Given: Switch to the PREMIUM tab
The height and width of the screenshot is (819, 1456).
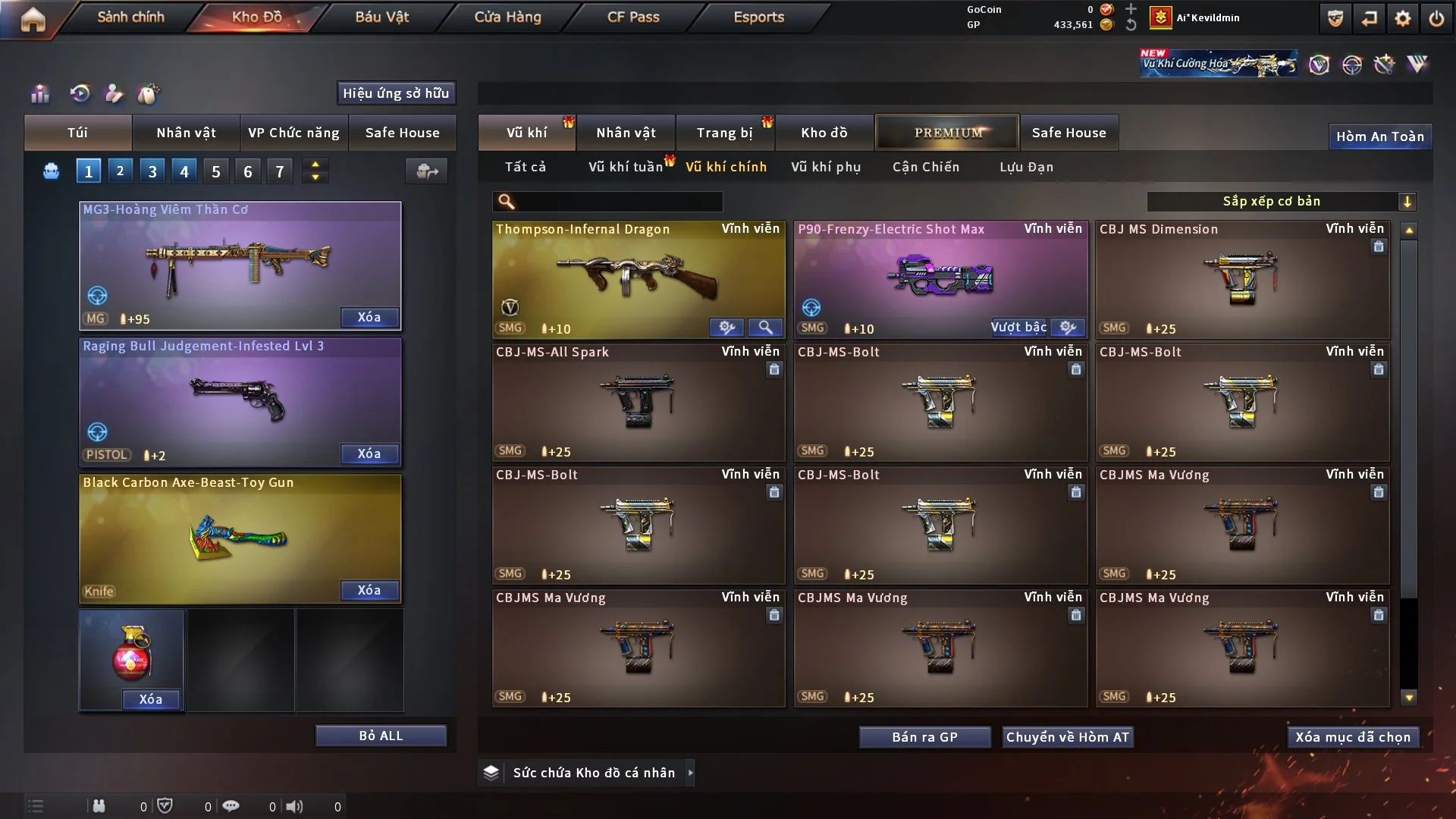Looking at the screenshot, I should pos(948,133).
